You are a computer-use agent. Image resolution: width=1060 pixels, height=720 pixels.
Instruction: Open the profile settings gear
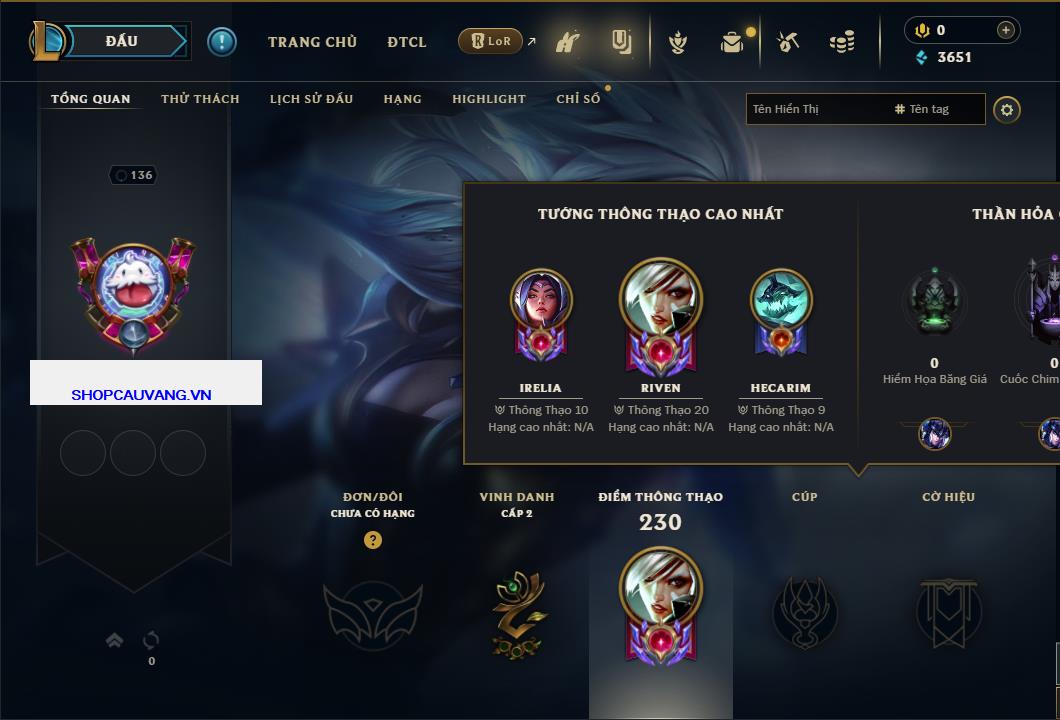[x=1007, y=109]
